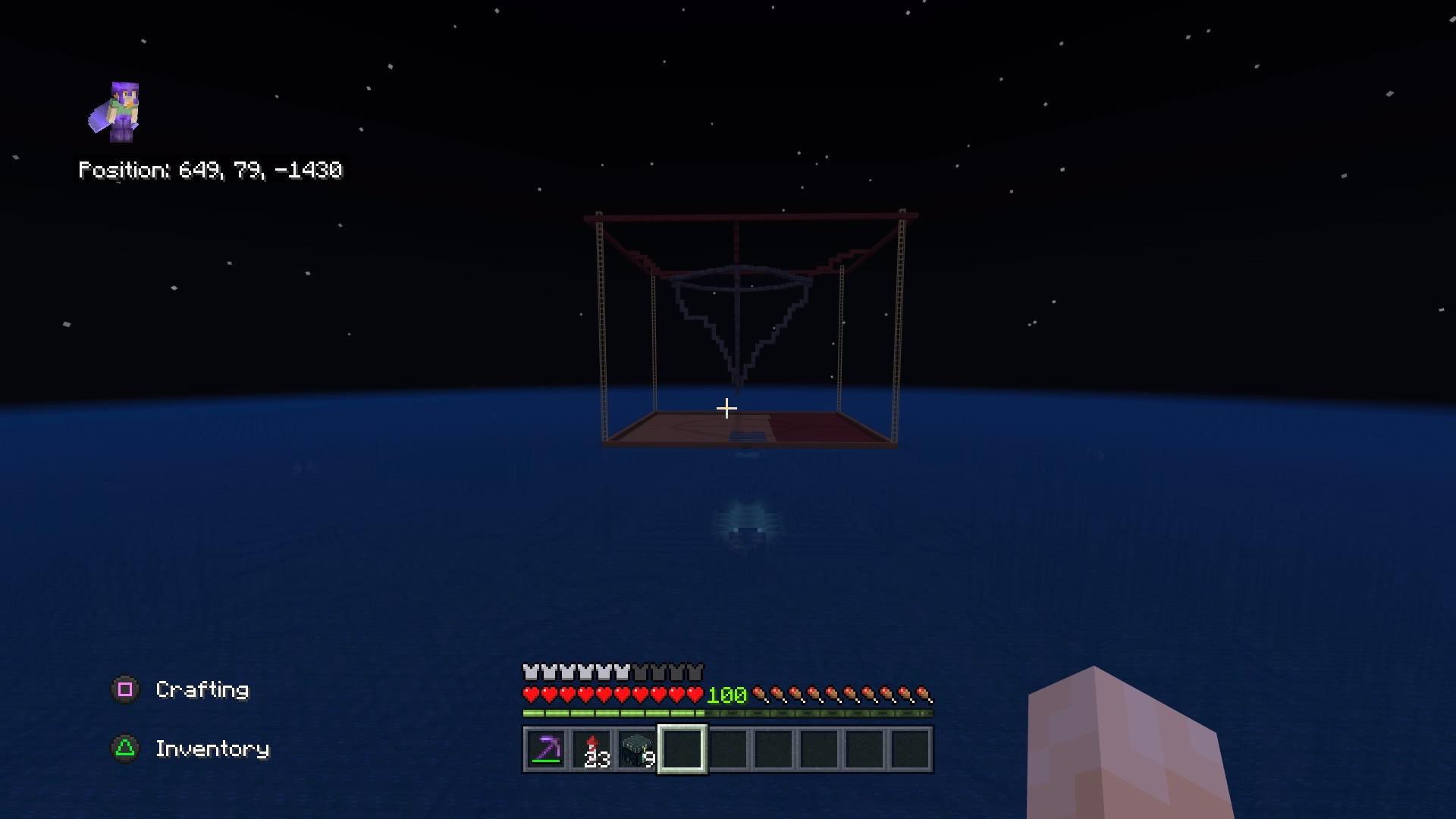Image resolution: width=1456 pixels, height=819 pixels.
Task: Select the enchanted pickaxe in the first hotbar slot
Action: pyautogui.click(x=545, y=749)
